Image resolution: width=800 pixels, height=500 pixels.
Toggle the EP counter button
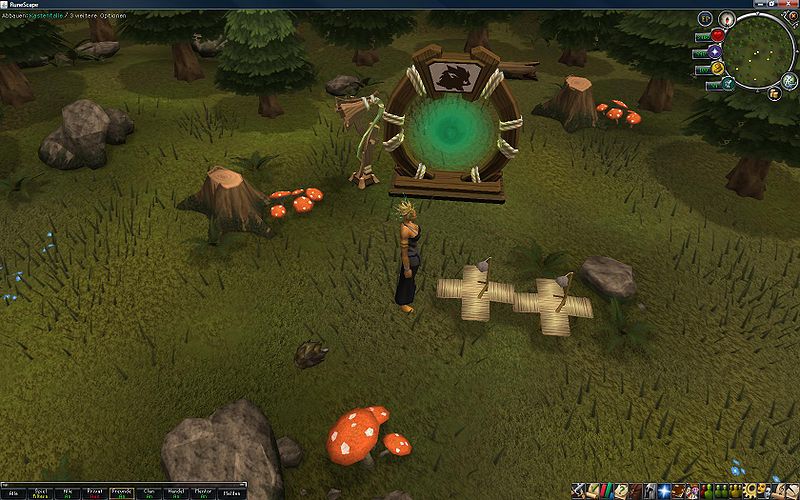[x=706, y=18]
